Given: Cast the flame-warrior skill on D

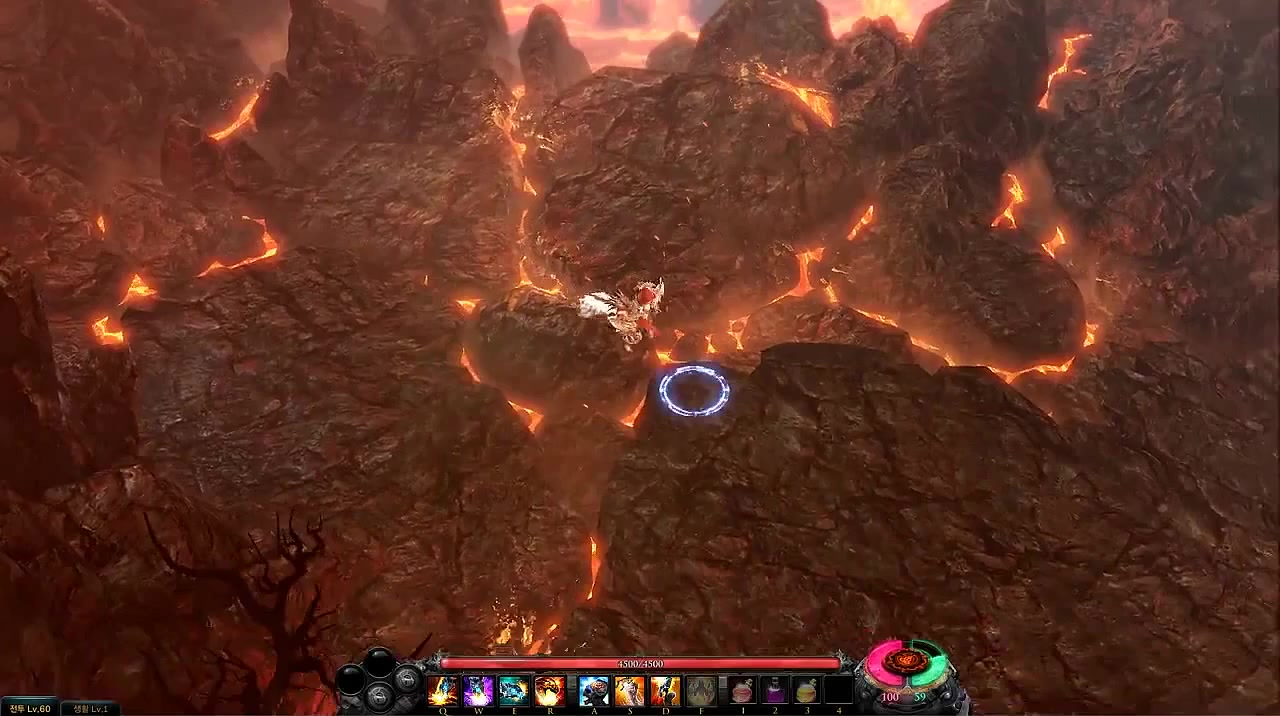Looking at the screenshot, I should point(665,690).
